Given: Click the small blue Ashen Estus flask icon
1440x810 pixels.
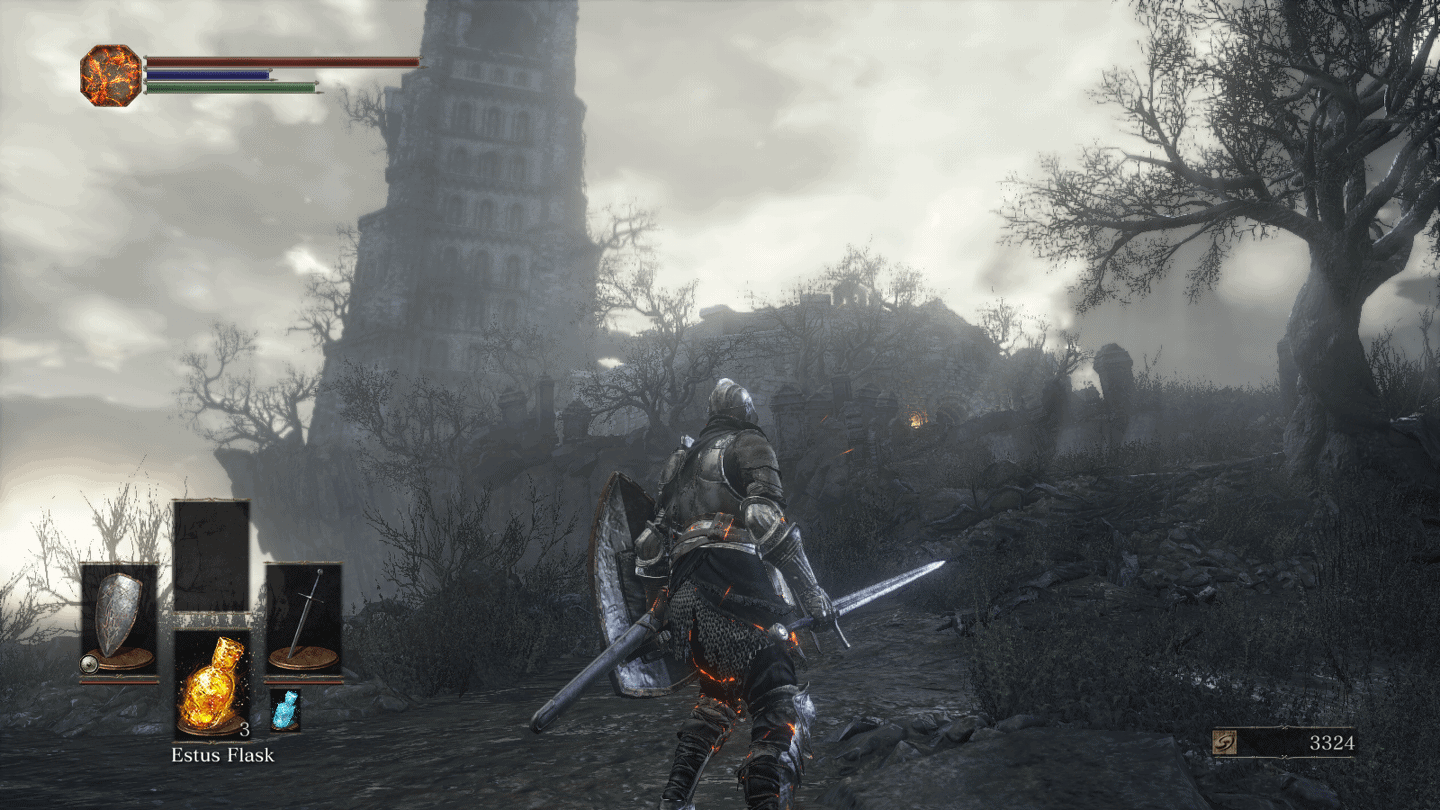Looking at the screenshot, I should [x=285, y=709].
